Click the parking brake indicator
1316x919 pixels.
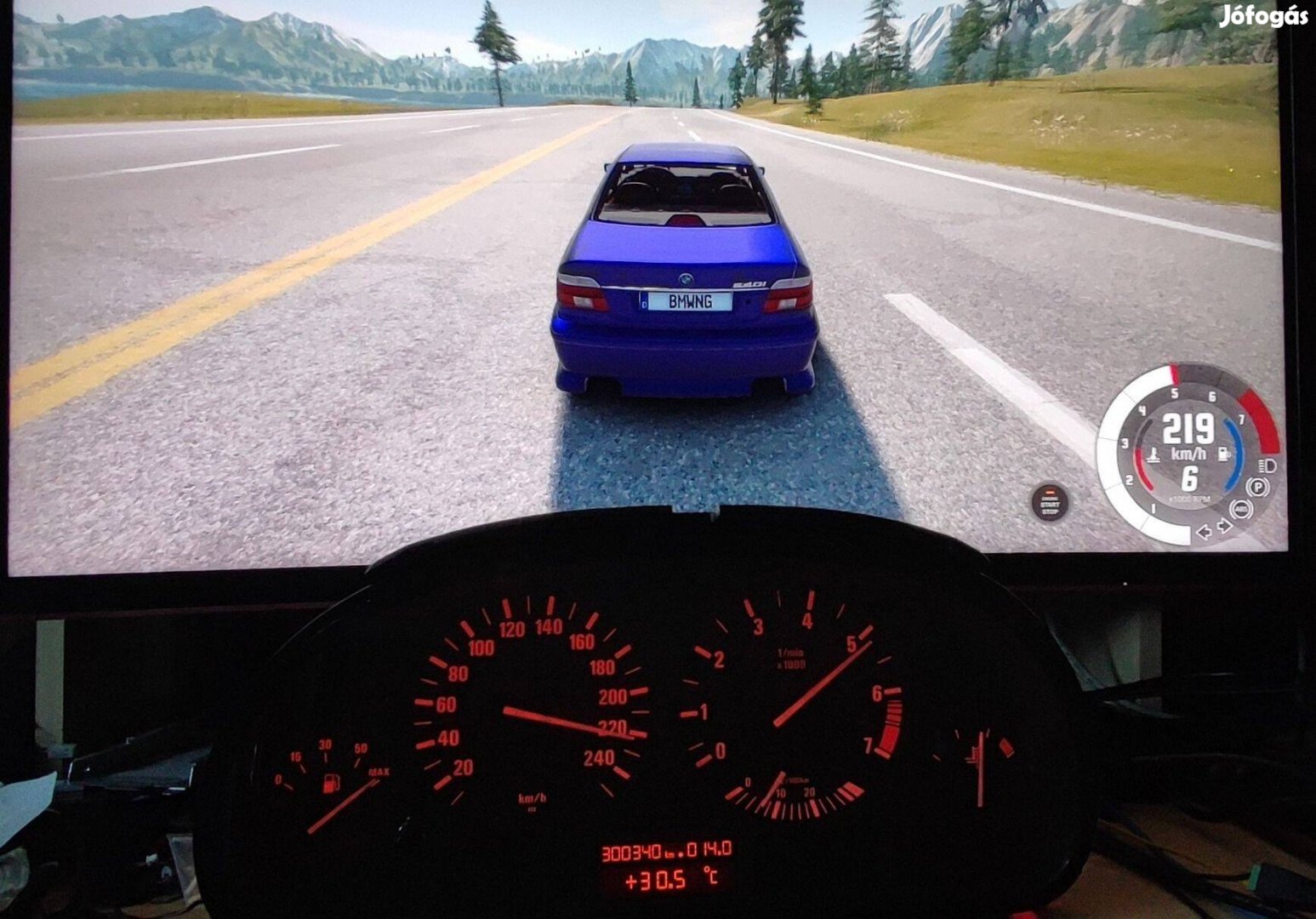pyautogui.click(x=1257, y=487)
